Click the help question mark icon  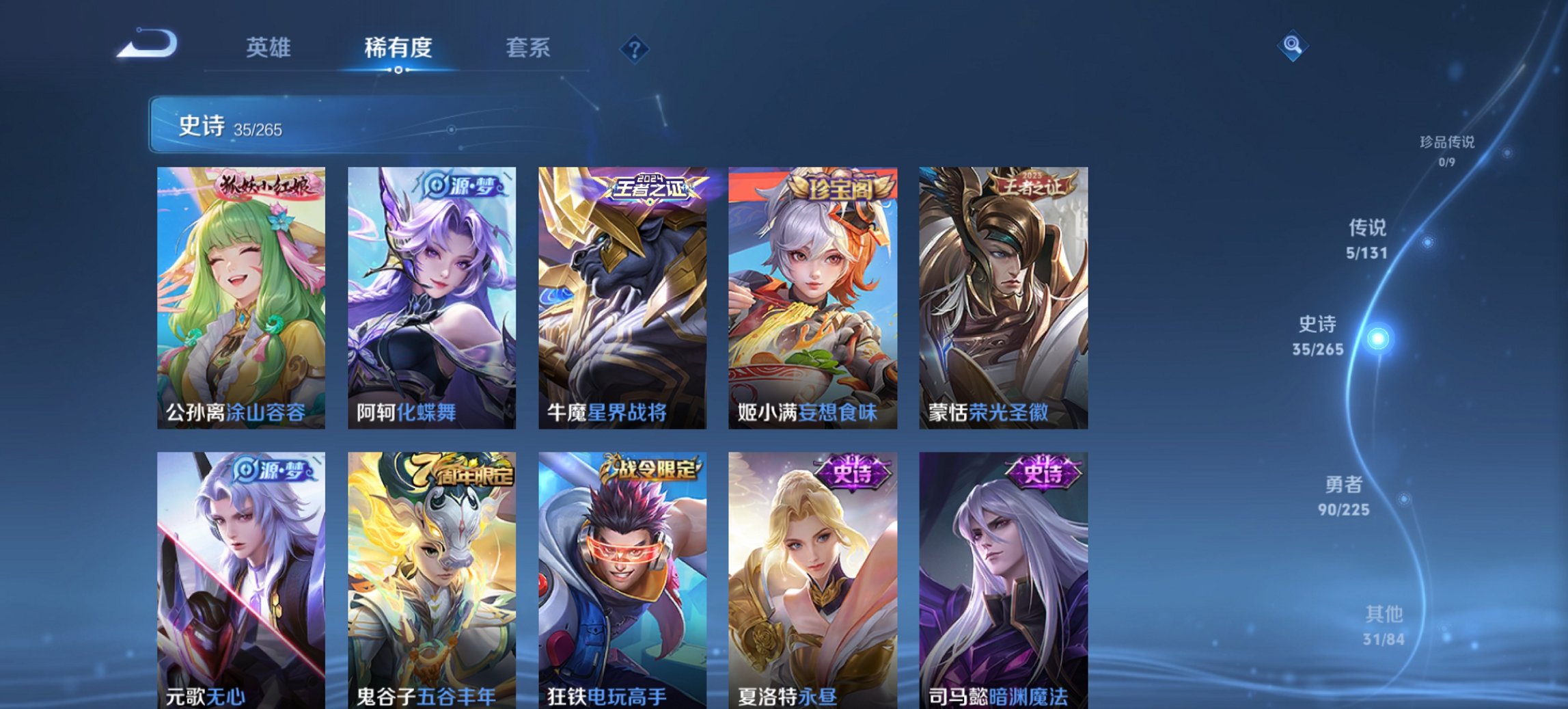(x=634, y=48)
